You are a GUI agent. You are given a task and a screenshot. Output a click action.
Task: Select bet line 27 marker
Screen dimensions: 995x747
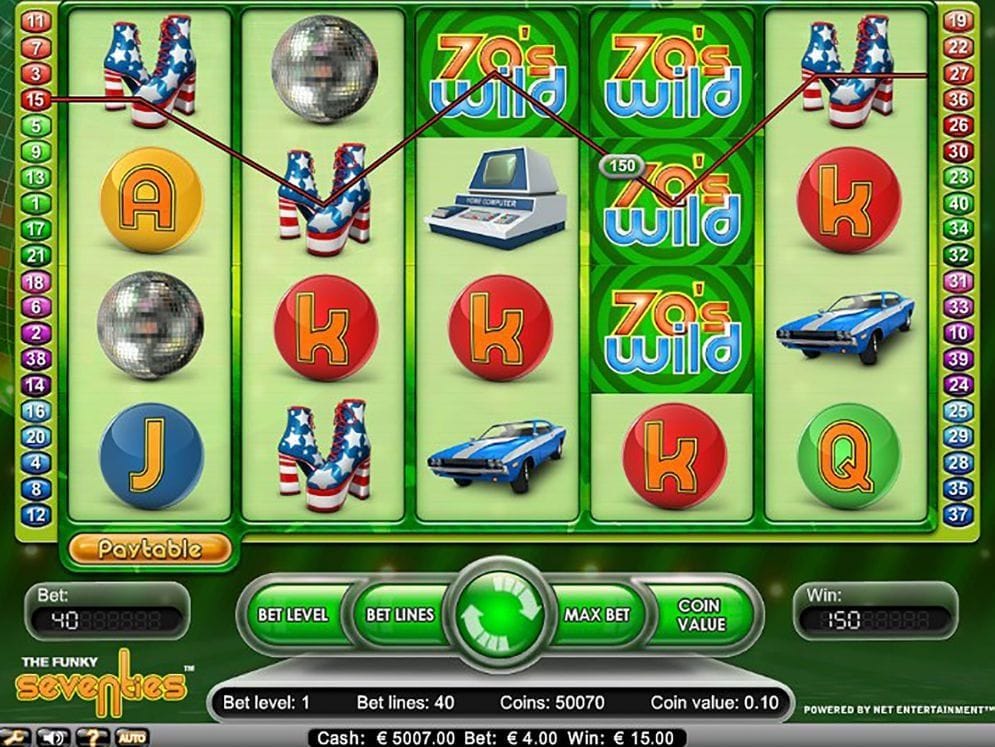958,73
